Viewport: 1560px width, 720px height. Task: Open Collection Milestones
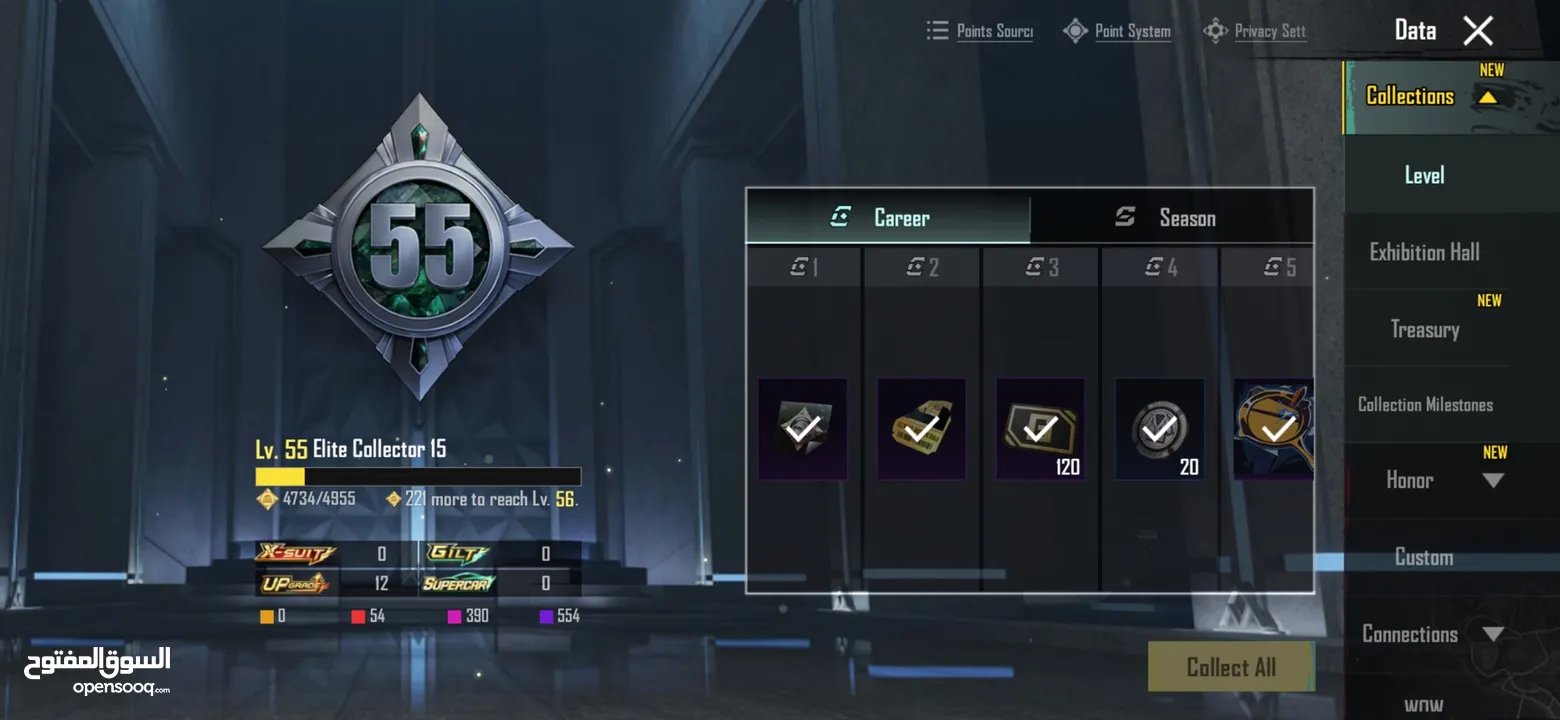1424,405
